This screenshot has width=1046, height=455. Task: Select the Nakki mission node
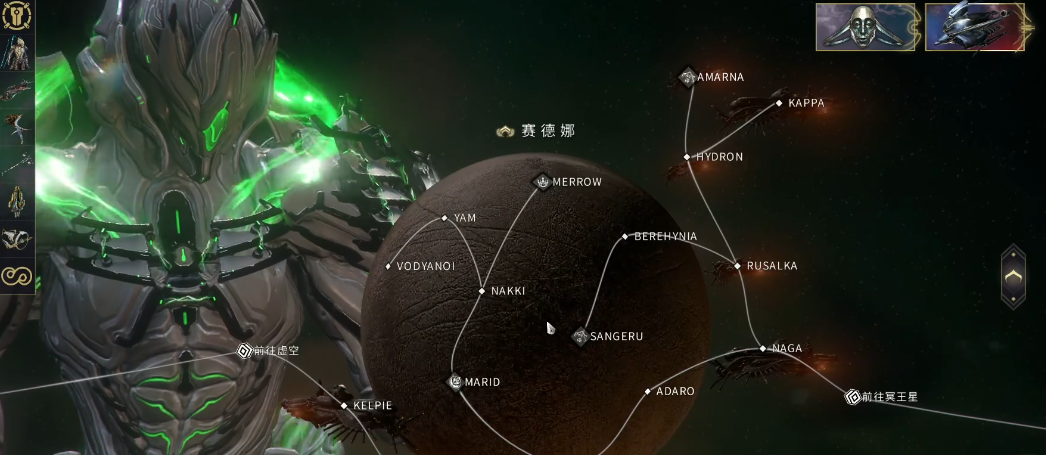tap(482, 291)
